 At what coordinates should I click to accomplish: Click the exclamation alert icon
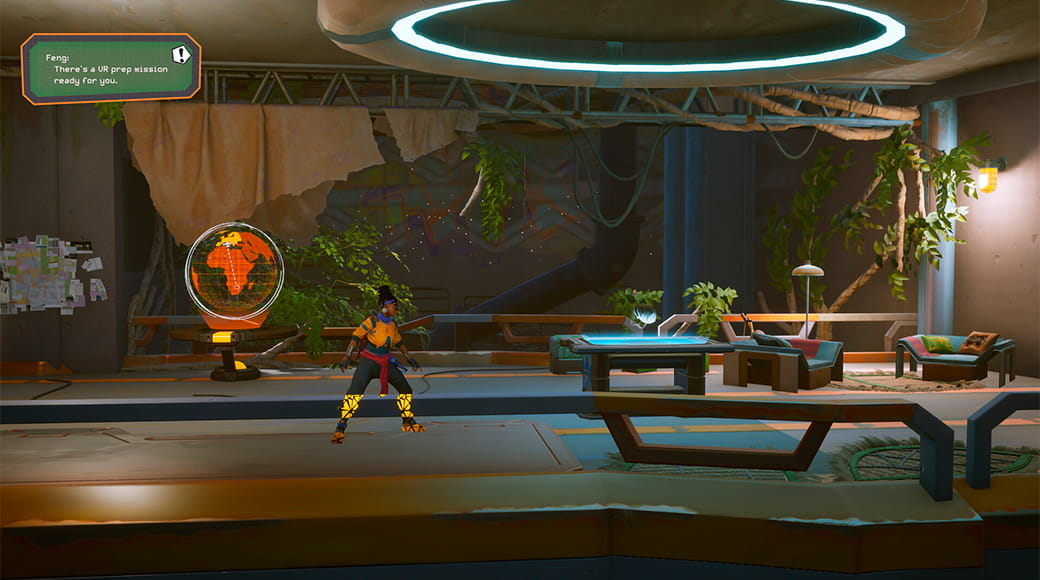pos(180,55)
